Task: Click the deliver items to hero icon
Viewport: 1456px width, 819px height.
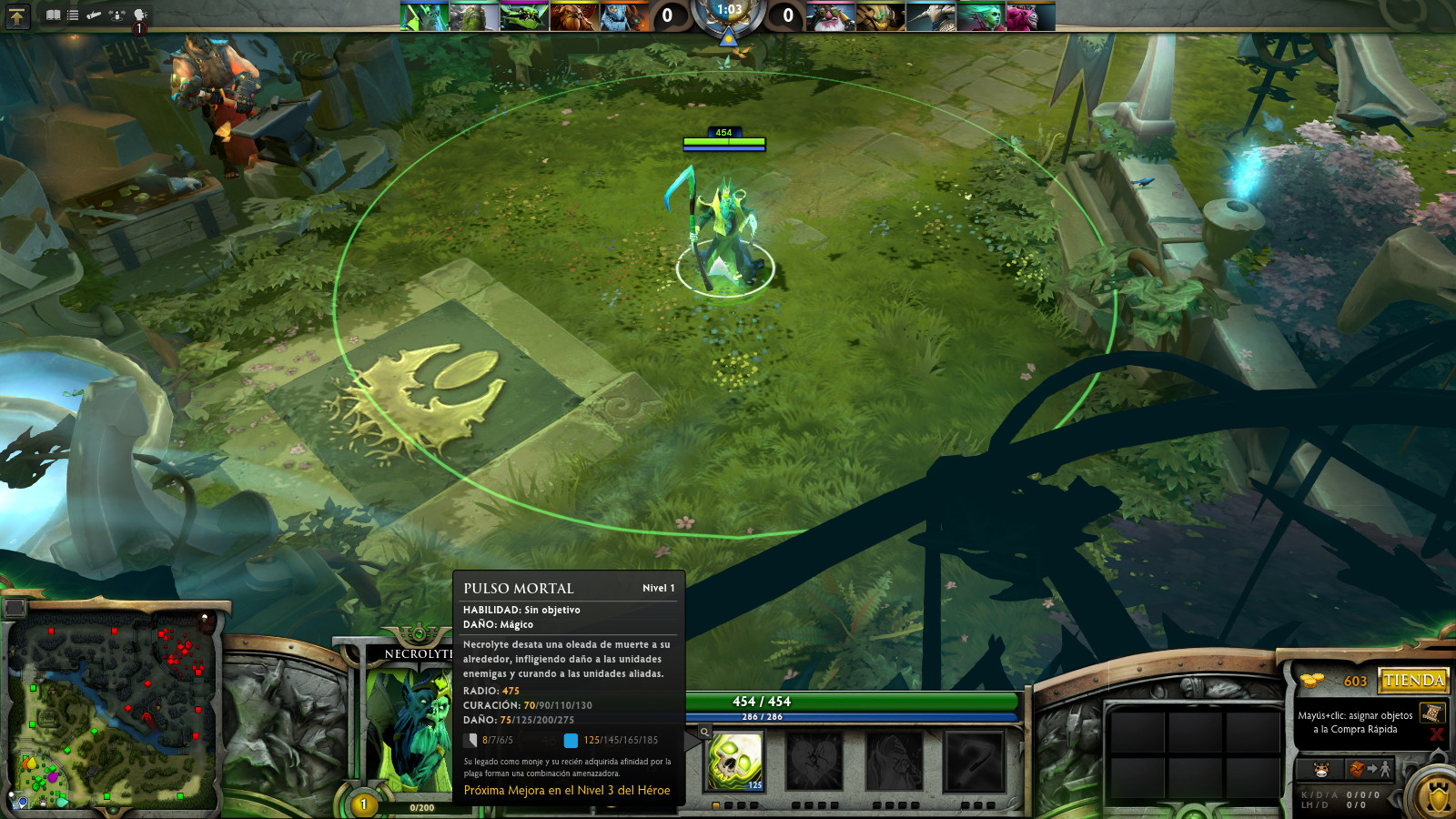Action: tap(1370, 769)
